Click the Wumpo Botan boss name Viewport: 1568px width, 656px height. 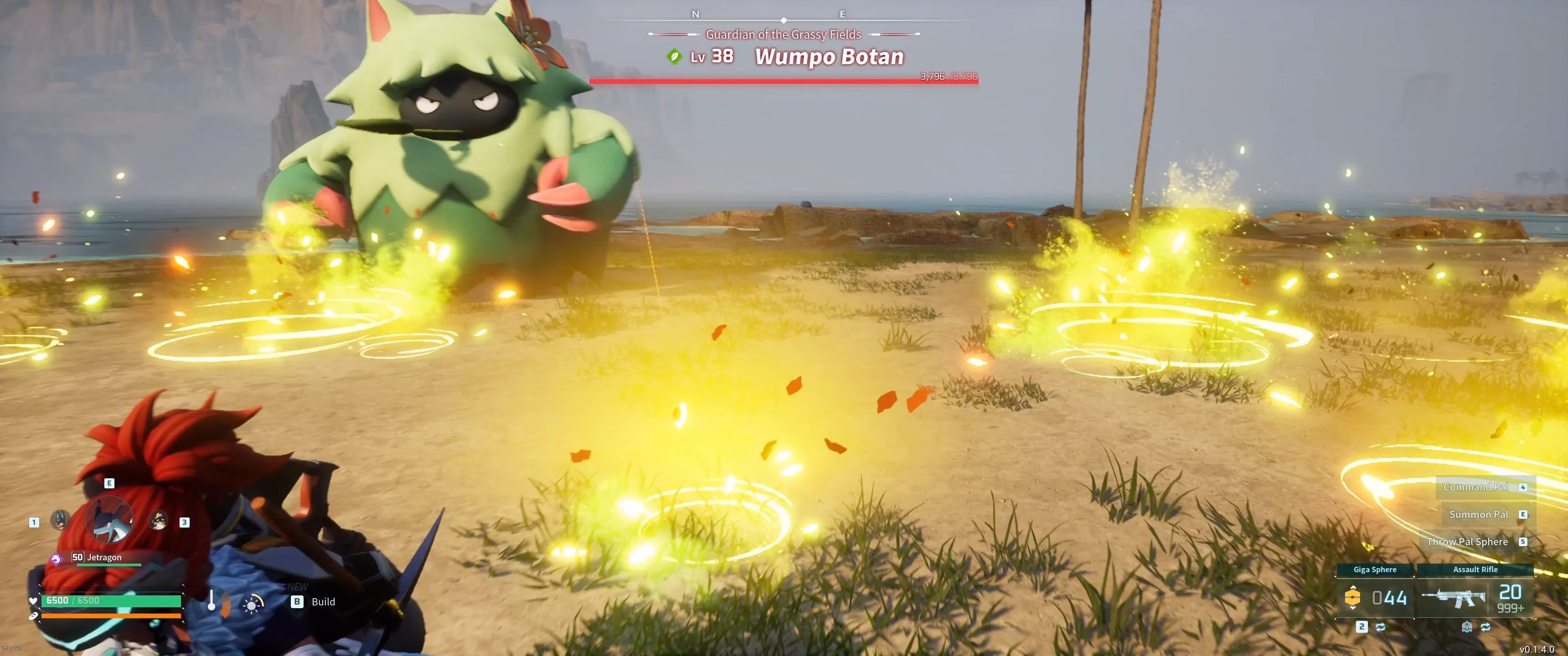[x=829, y=56]
